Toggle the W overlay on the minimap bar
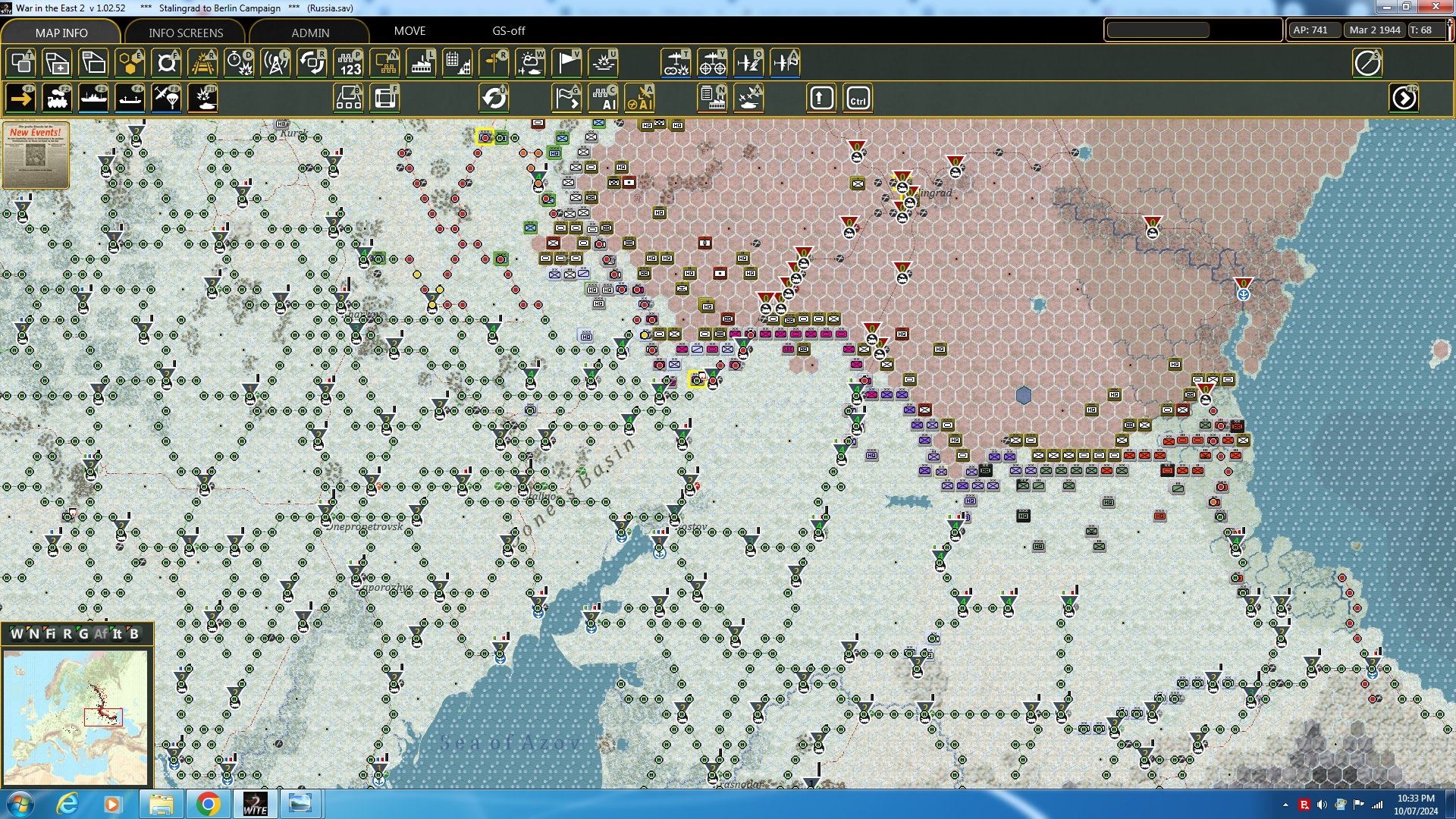 15,635
